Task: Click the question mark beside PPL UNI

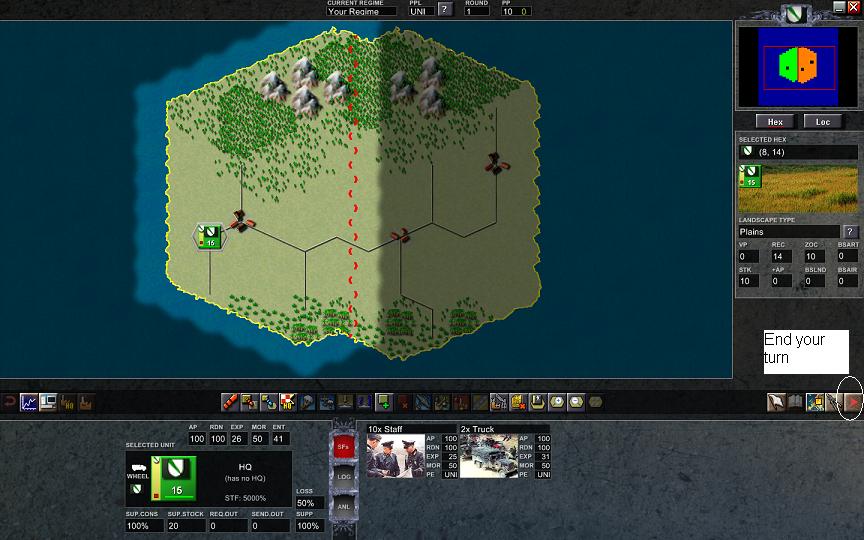Action: pos(445,10)
